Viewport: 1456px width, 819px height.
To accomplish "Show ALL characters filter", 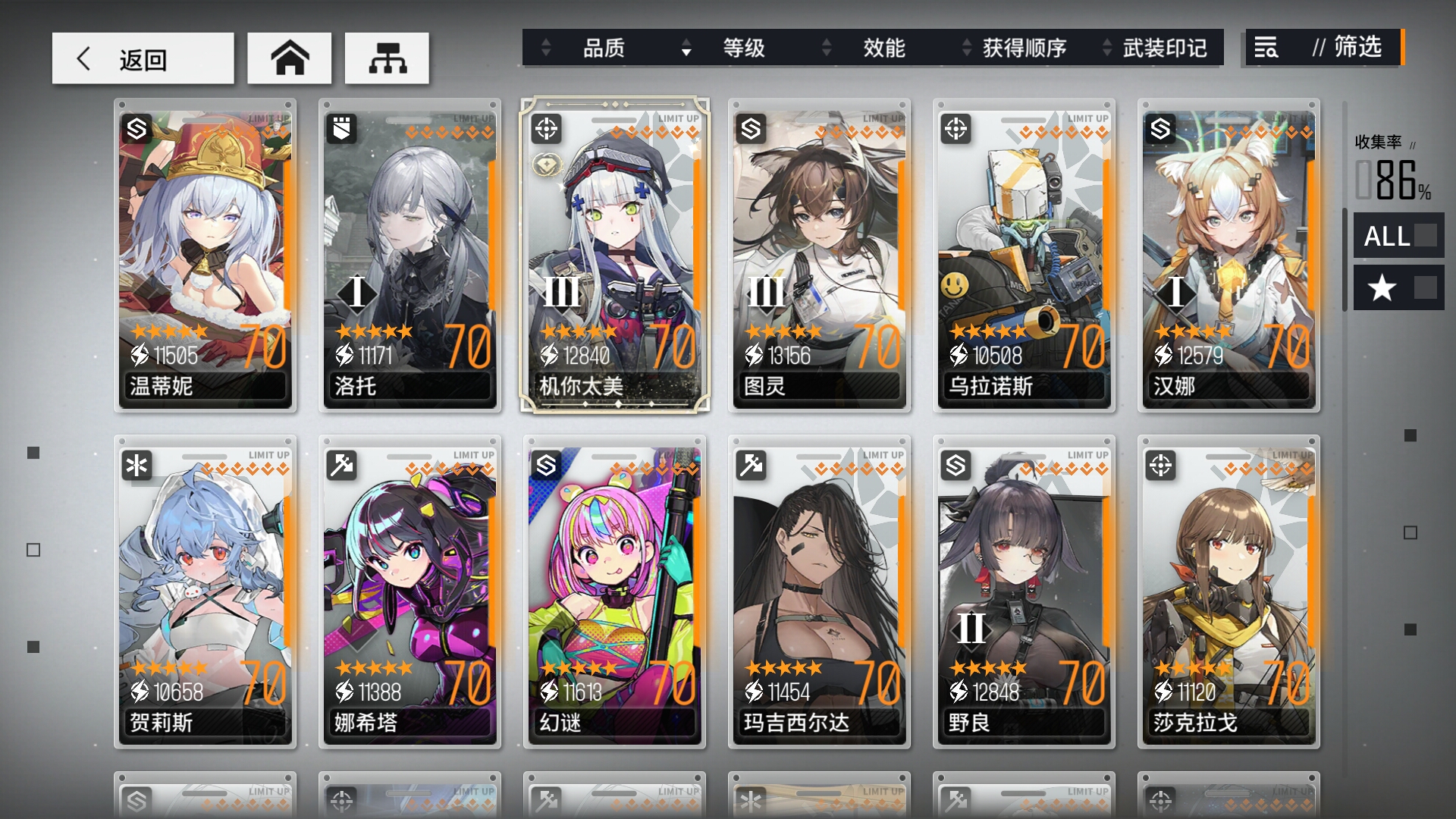I will tap(1398, 236).
